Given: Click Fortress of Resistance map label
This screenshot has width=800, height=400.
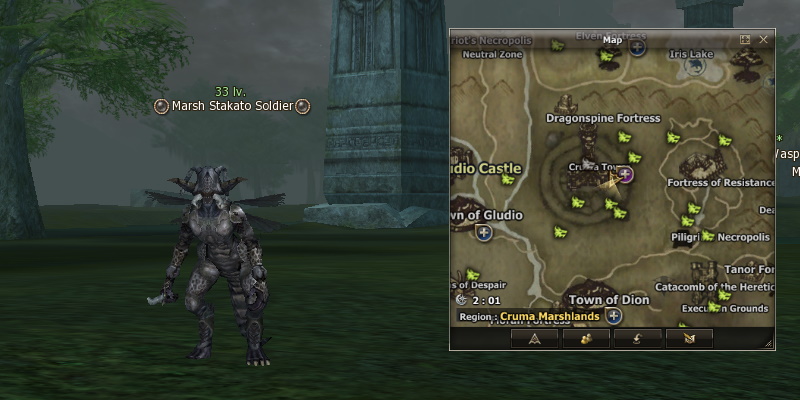Looking at the screenshot, I should pos(721,182).
